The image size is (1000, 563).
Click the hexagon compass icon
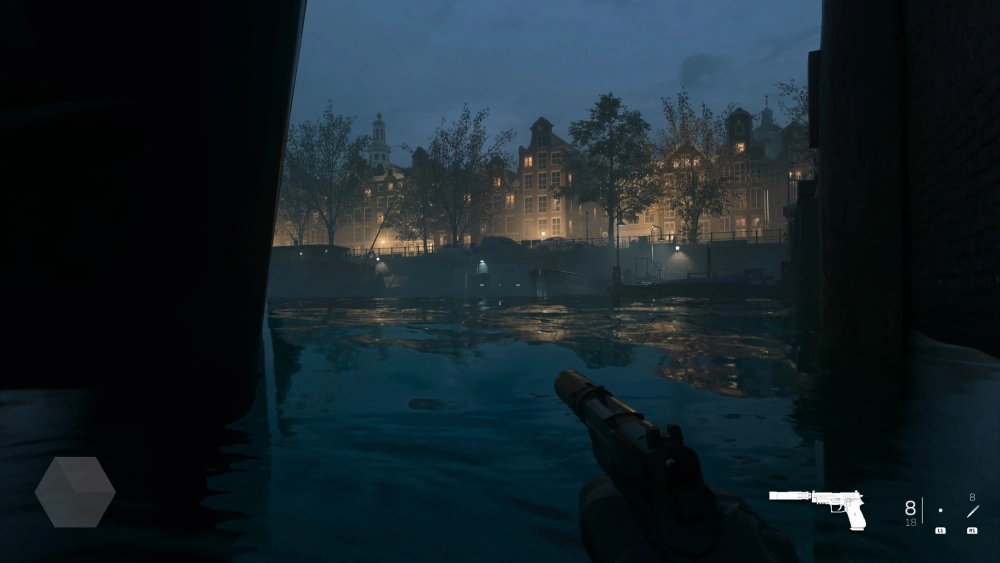coord(75,492)
